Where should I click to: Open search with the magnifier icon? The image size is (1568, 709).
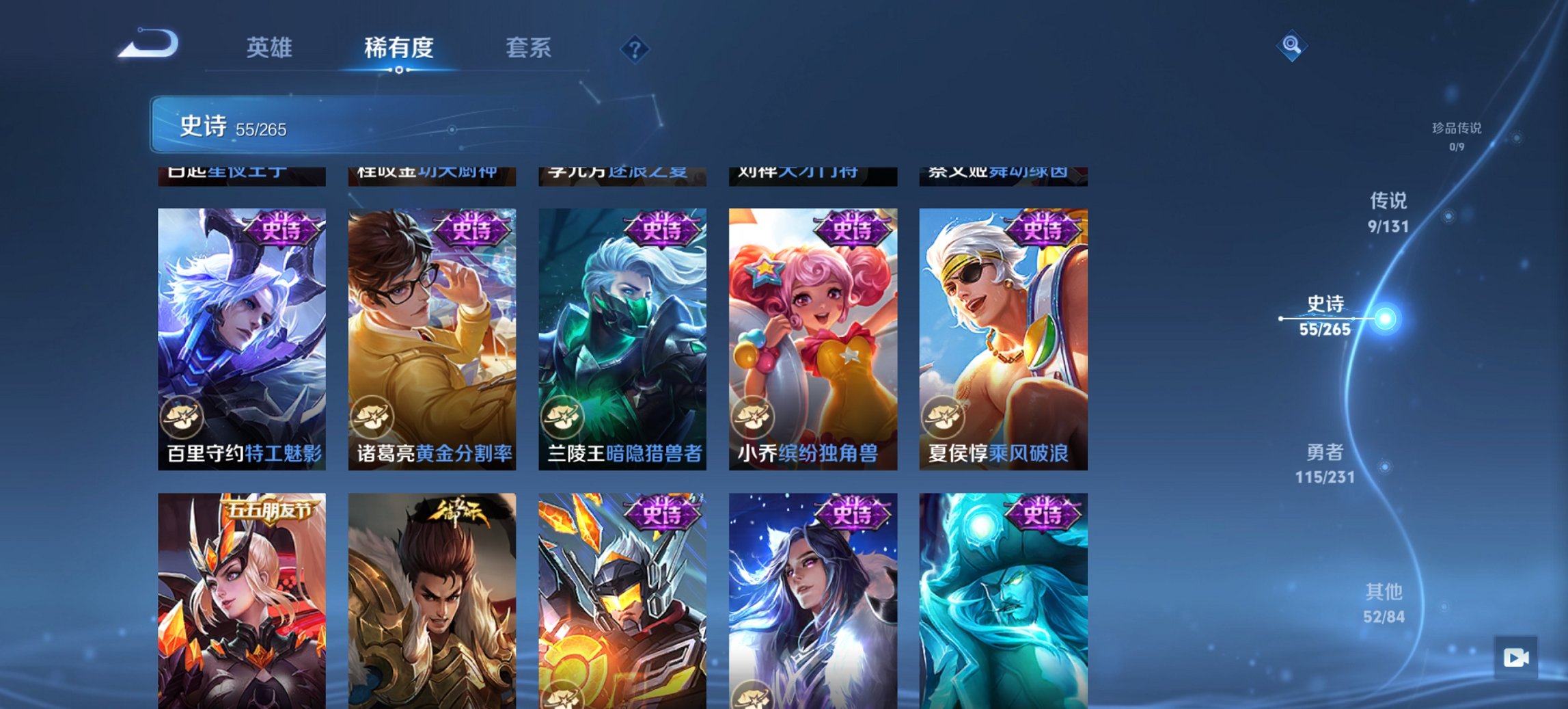click(1291, 46)
